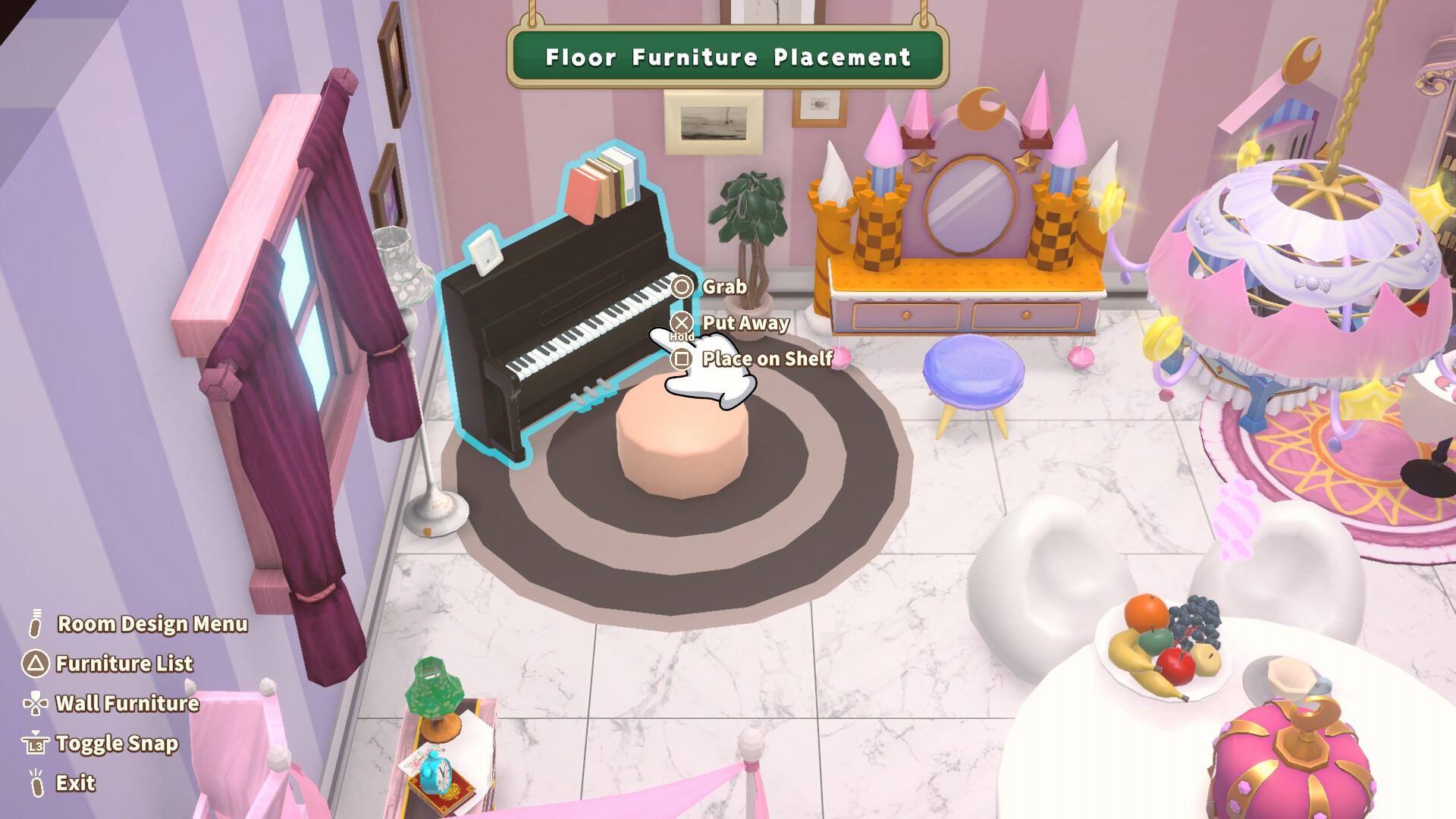
Task: Show the Furniture List
Action: tap(124, 664)
